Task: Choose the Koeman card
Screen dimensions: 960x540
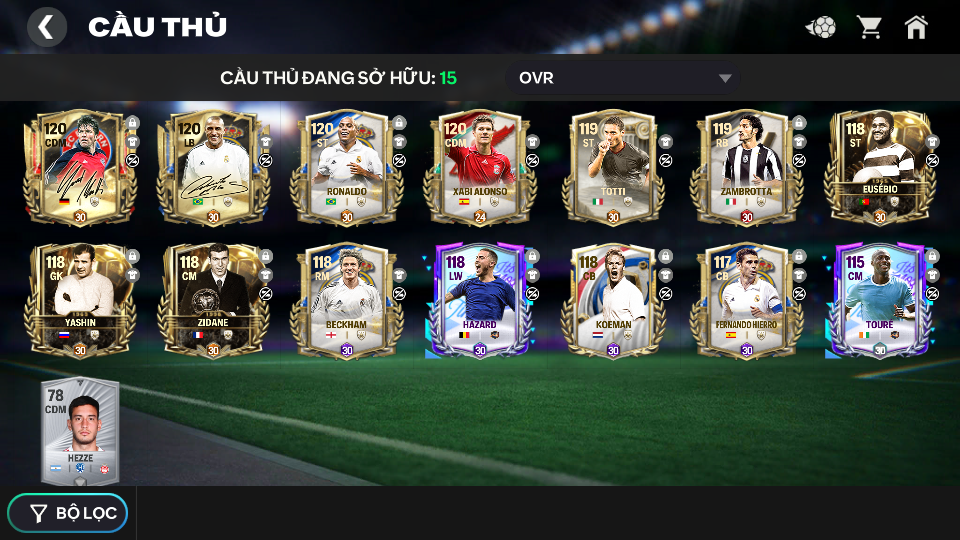Action: 613,300
